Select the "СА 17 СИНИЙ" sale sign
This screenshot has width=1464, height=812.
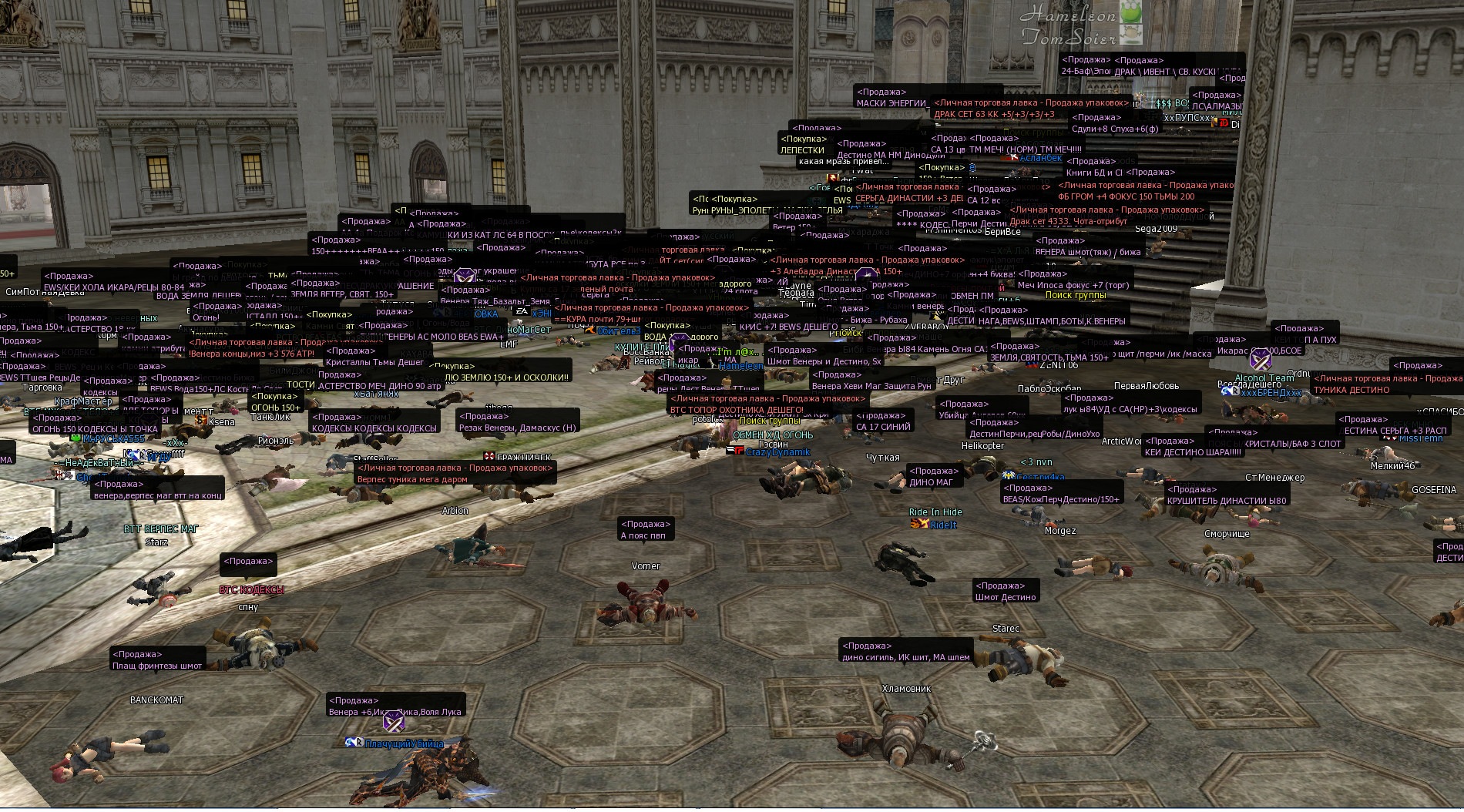[883, 426]
